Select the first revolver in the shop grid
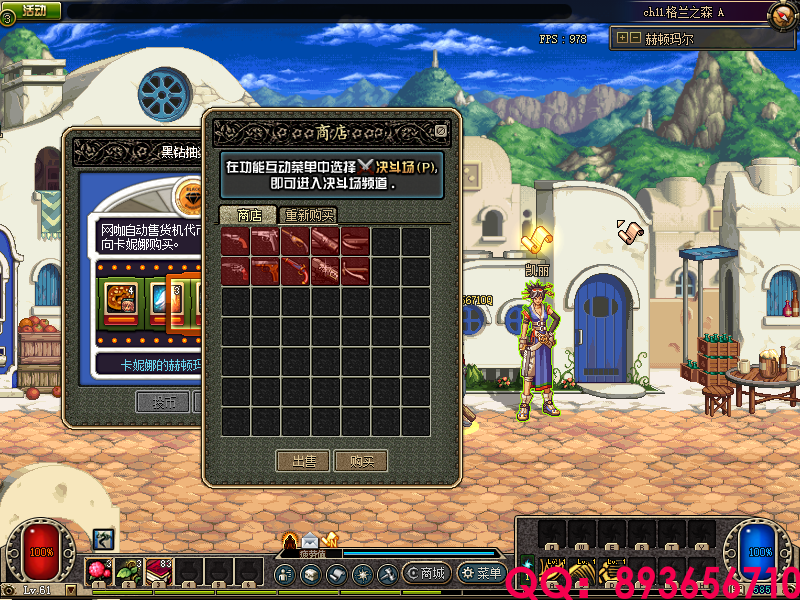This screenshot has height=600, width=800. 236,241
